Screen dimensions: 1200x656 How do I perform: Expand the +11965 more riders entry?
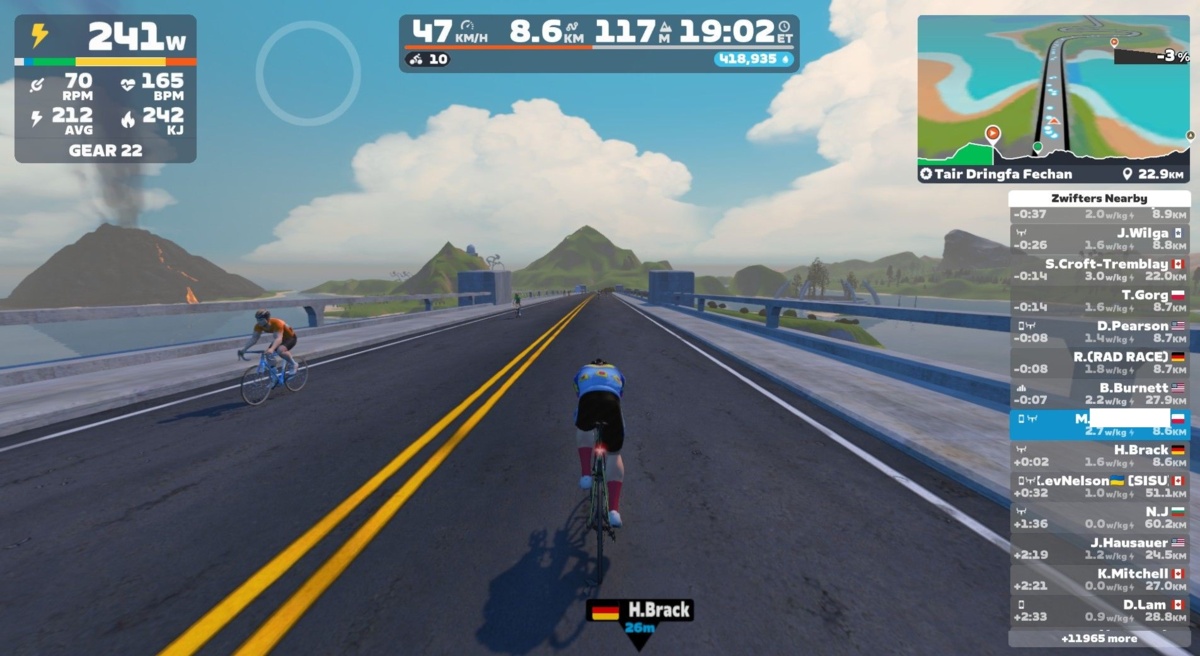[1098, 638]
